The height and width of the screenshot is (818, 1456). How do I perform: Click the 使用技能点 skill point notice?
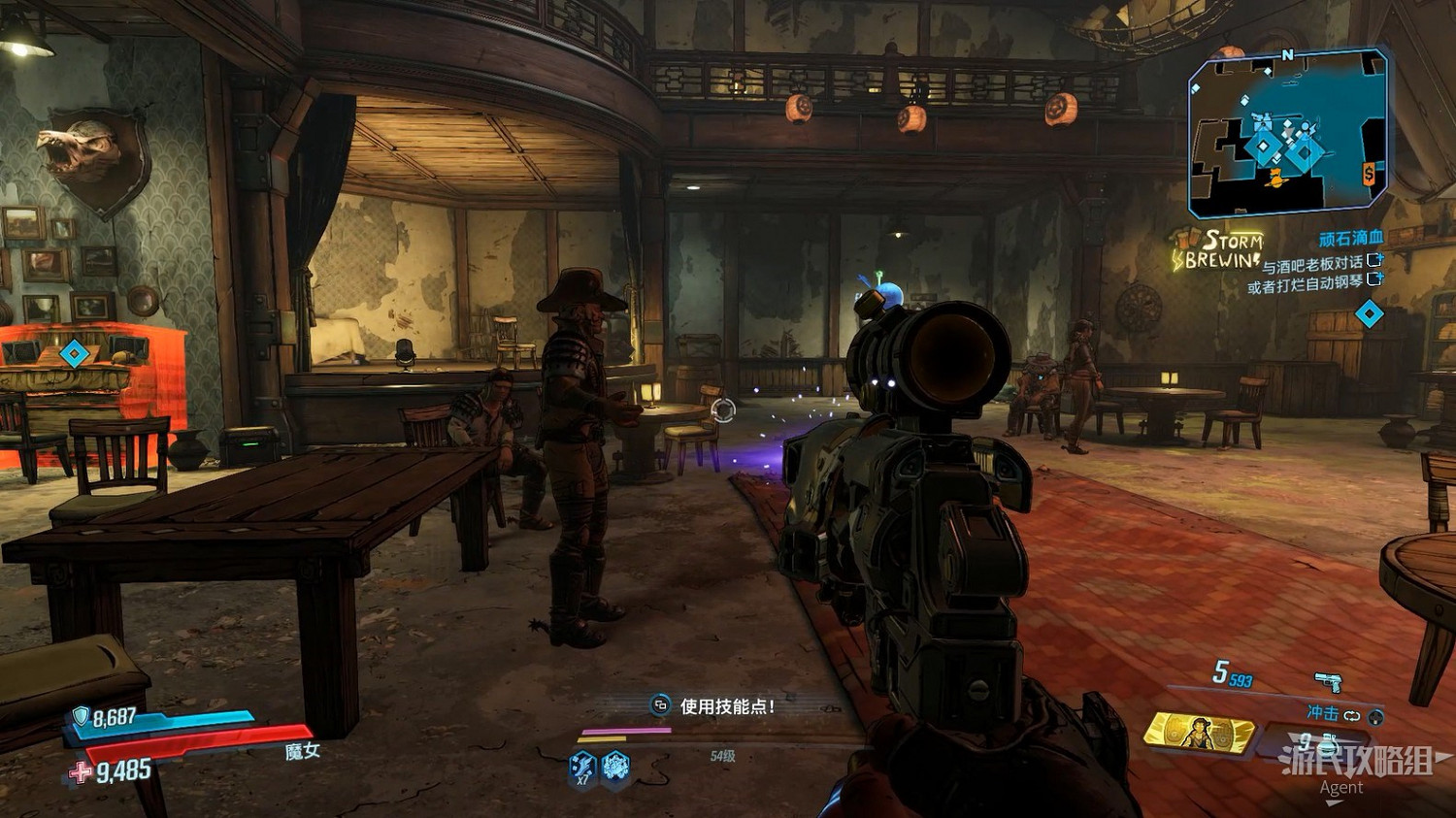tap(726, 706)
